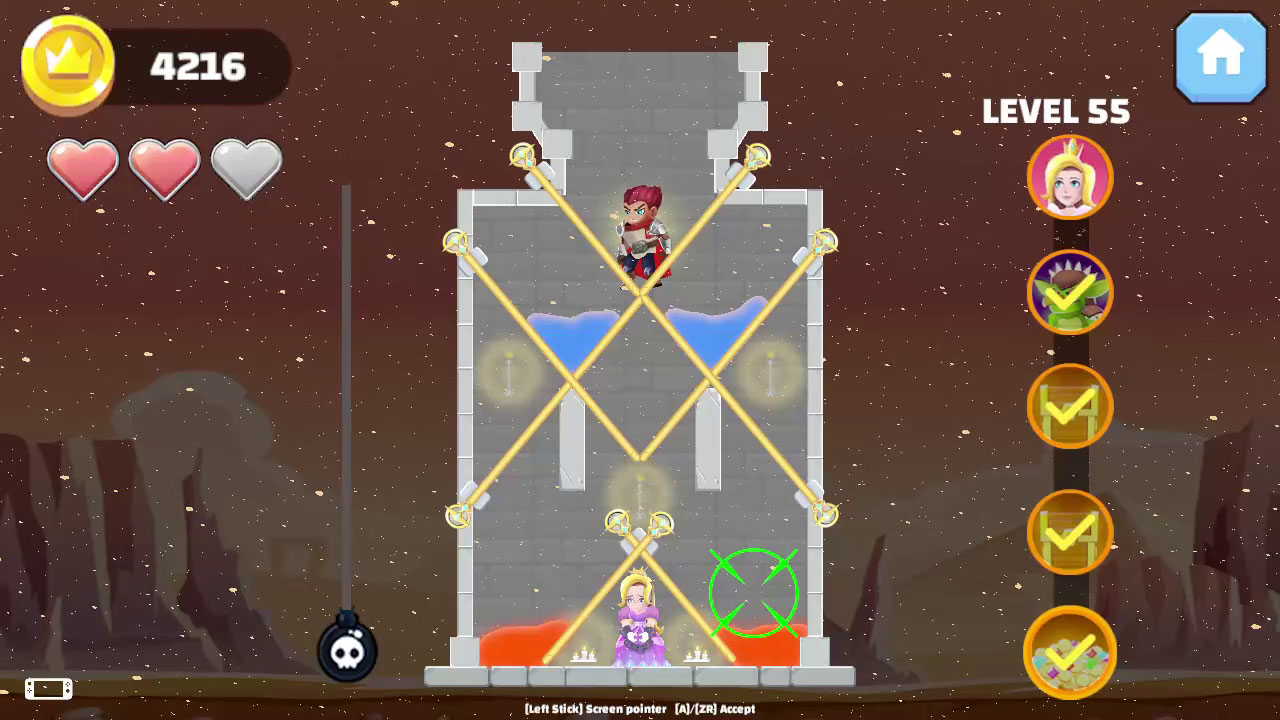Click the completed goblin level icon with the checkmark
The width and height of the screenshot is (1280, 720).
[x=1069, y=292]
